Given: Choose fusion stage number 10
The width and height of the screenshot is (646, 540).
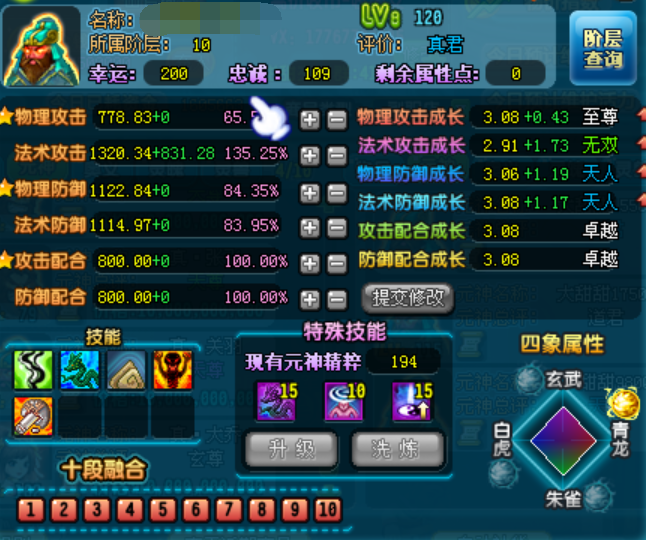Looking at the screenshot, I should pyautogui.click(x=327, y=510).
